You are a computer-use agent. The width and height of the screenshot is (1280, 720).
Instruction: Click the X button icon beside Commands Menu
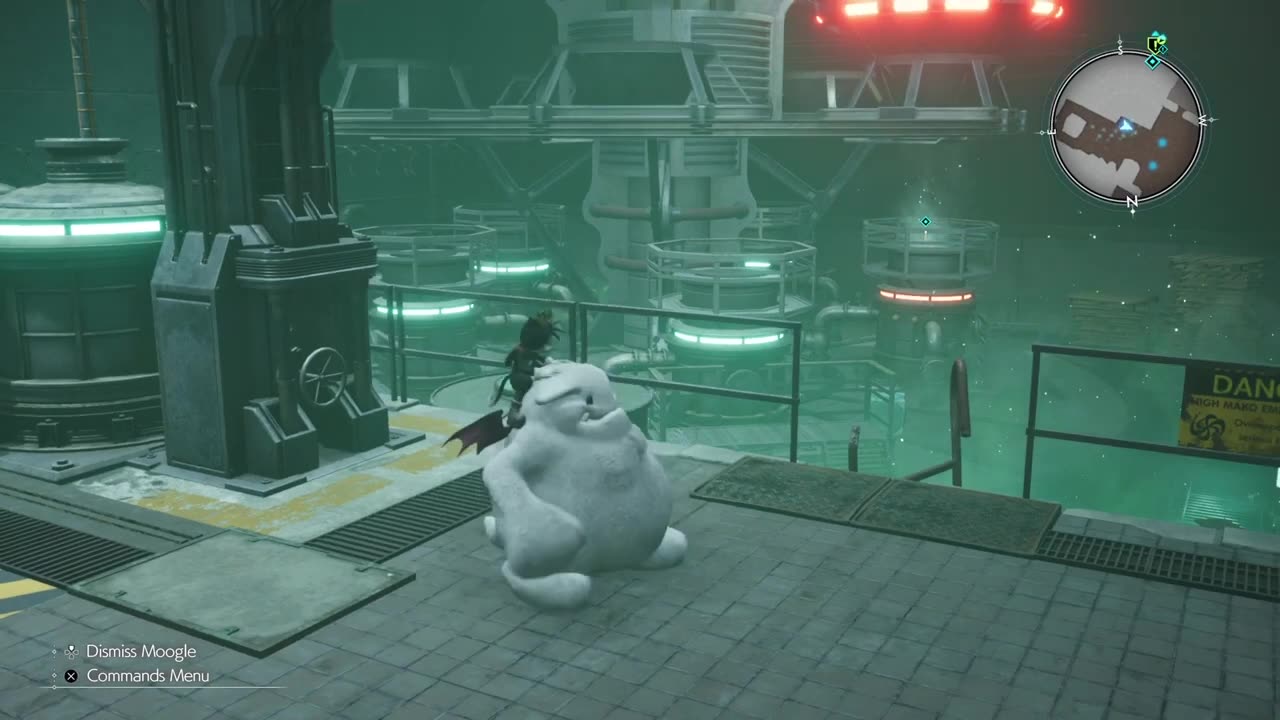click(70, 676)
